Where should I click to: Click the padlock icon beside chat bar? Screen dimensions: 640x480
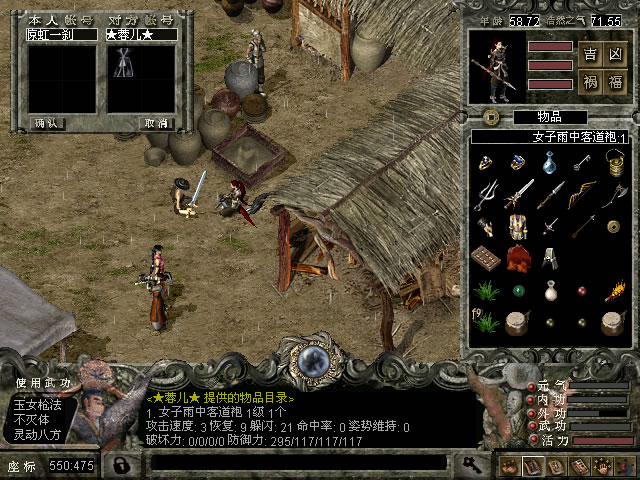click(x=121, y=465)
